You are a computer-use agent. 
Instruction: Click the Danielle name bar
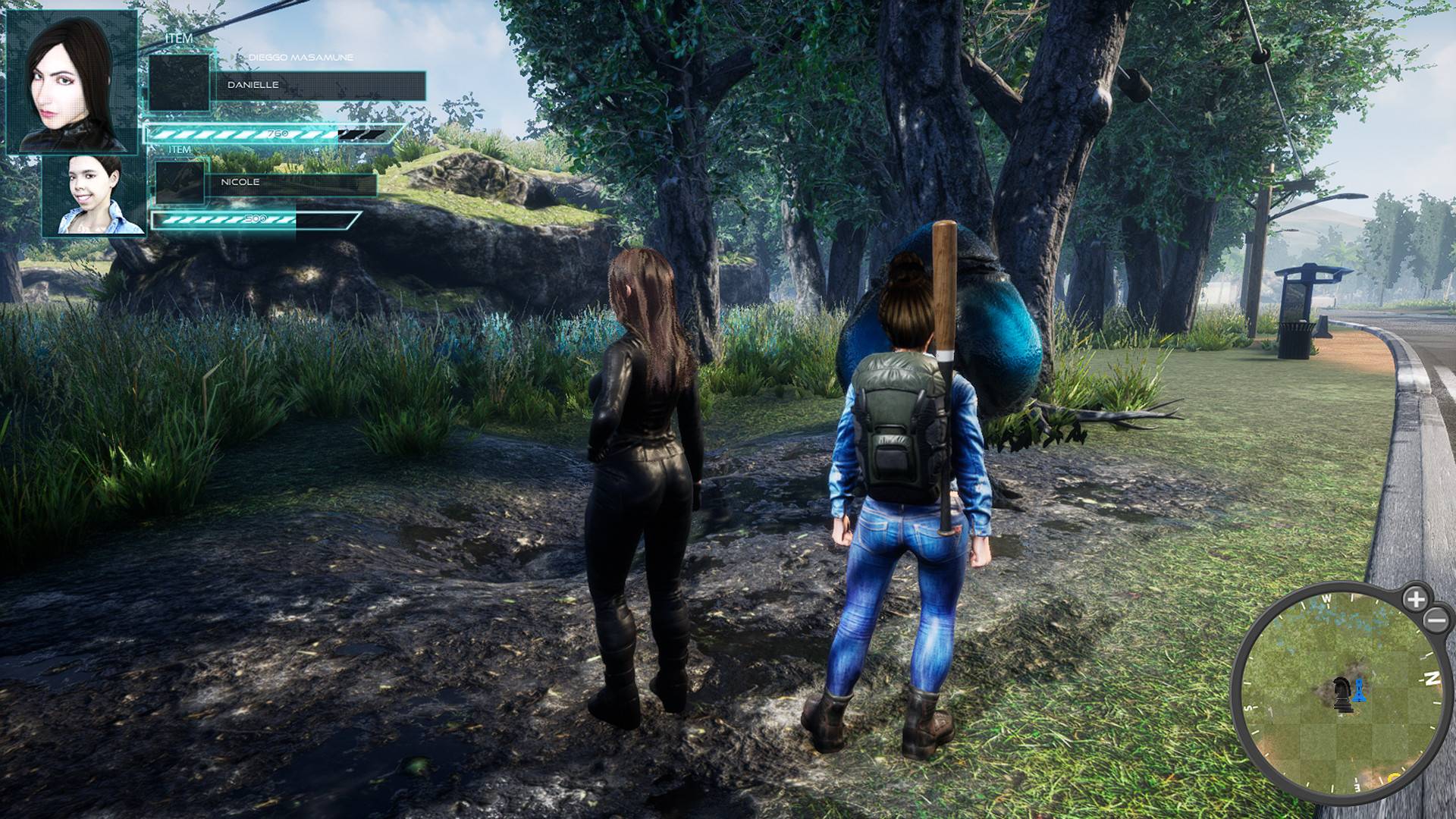[320, 85]
